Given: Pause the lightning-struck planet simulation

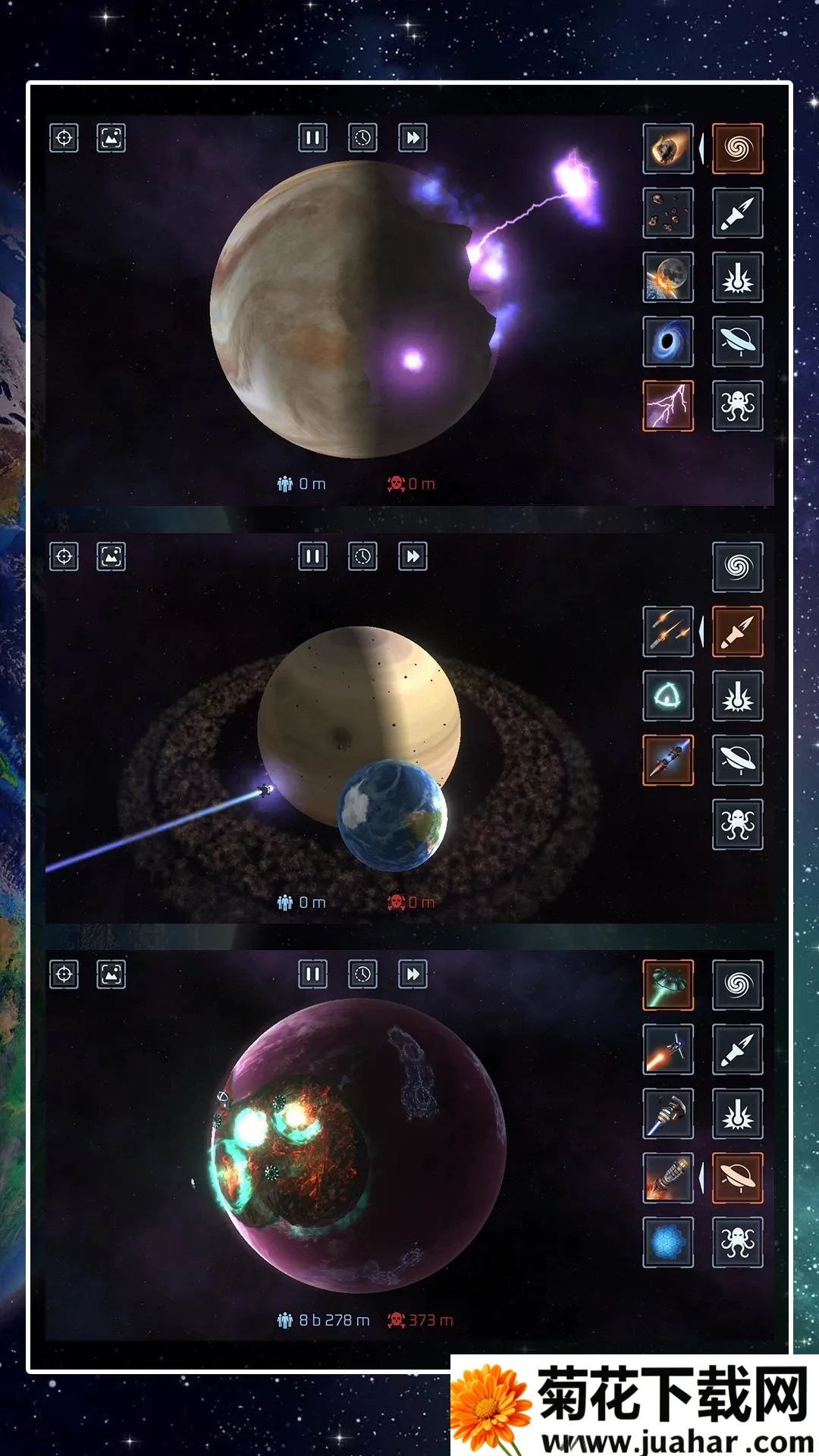Looking at the screenshot, I should pos(312,138).
